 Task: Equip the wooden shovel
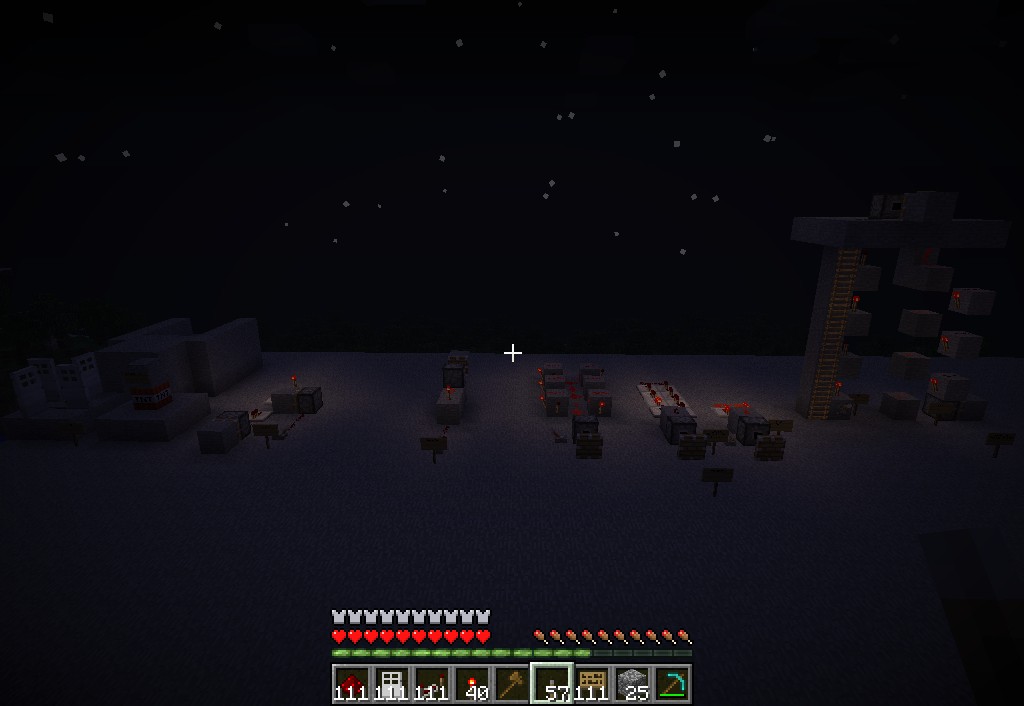tap(511, 684)
